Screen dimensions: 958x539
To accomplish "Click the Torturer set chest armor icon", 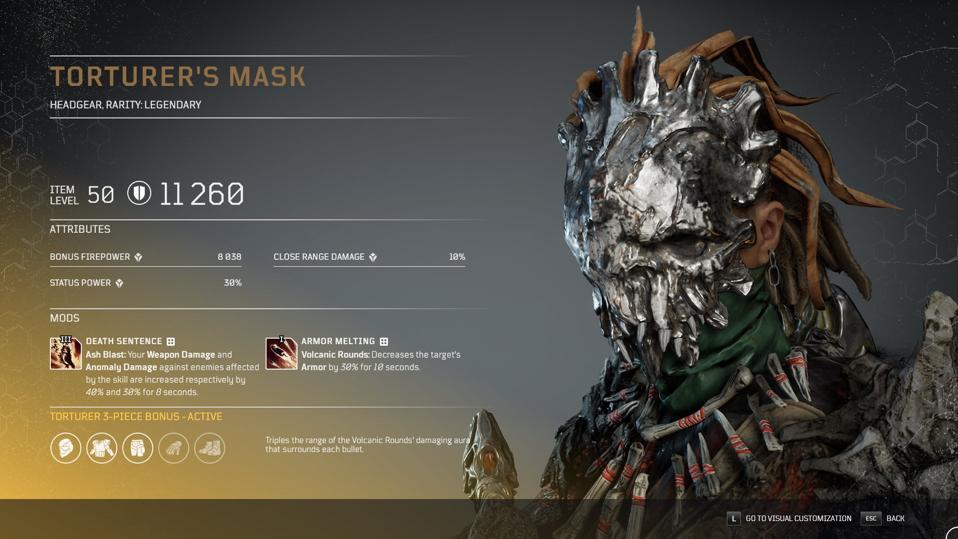I will (102, 447).
